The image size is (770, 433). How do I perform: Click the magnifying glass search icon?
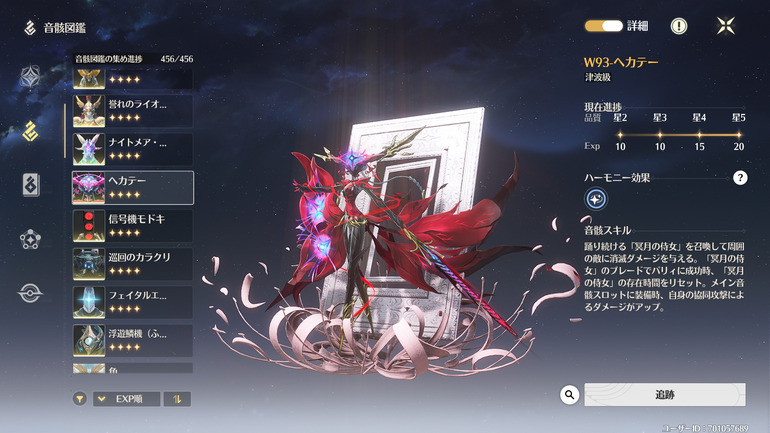(570, 395)
